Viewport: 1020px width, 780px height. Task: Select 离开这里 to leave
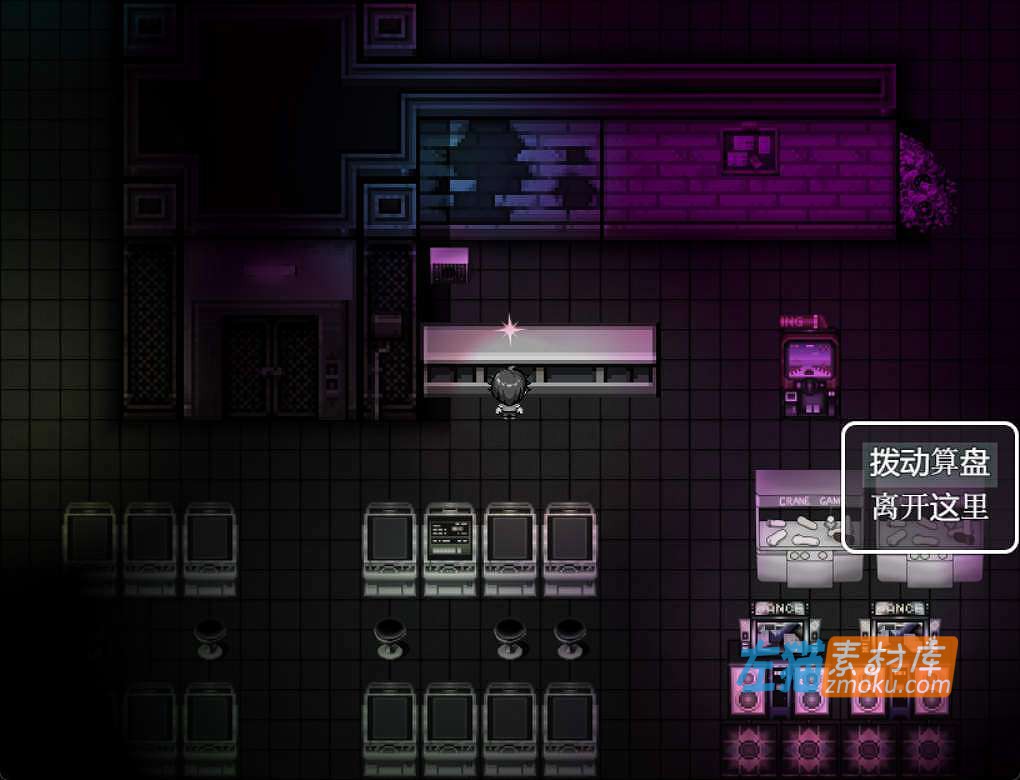929,507
